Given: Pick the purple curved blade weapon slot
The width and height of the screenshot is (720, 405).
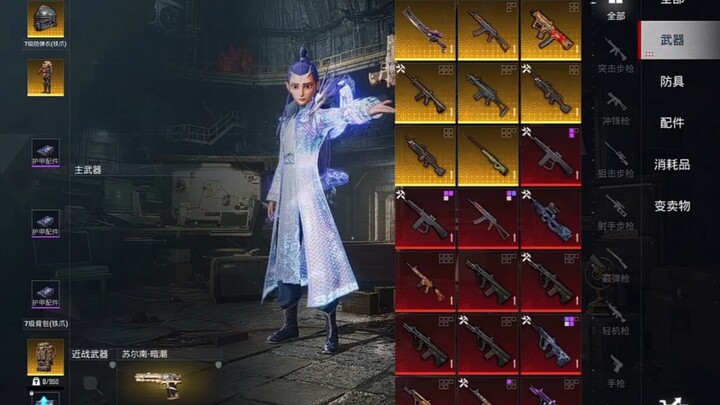Looking at the screenshot, I should pos(425,28).
